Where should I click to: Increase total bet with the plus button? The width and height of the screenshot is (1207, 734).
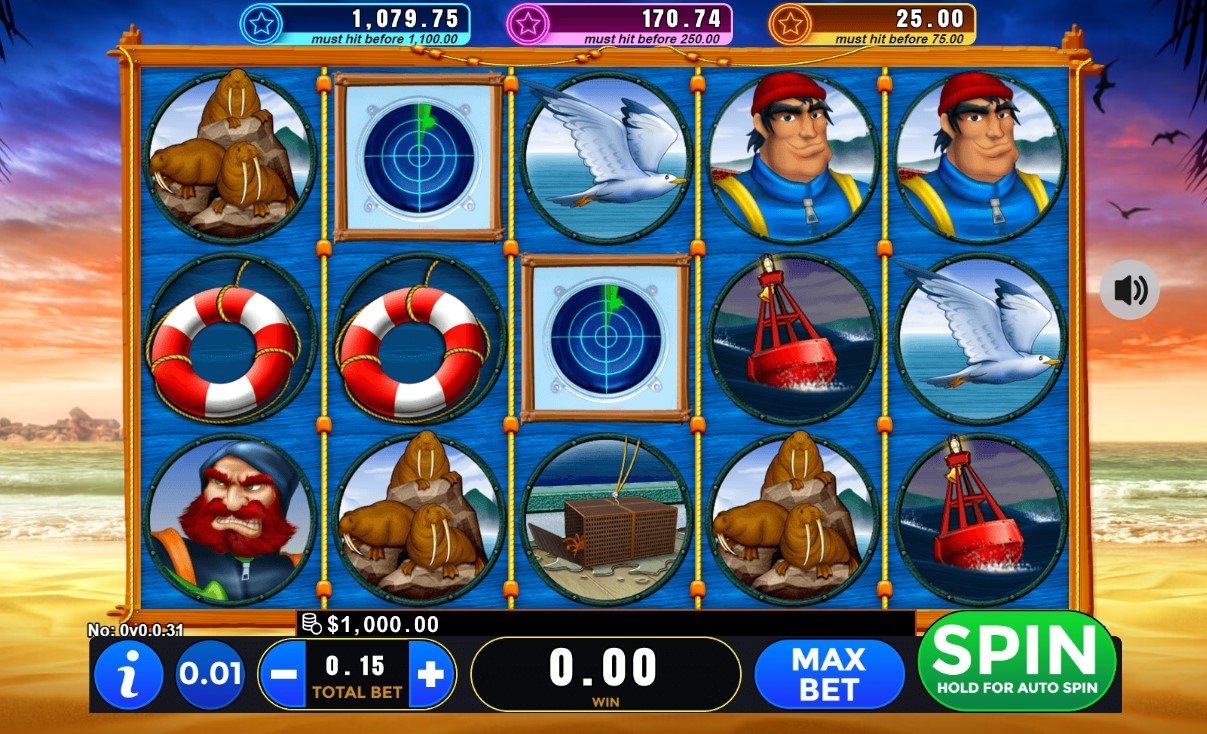click(431, 675)
